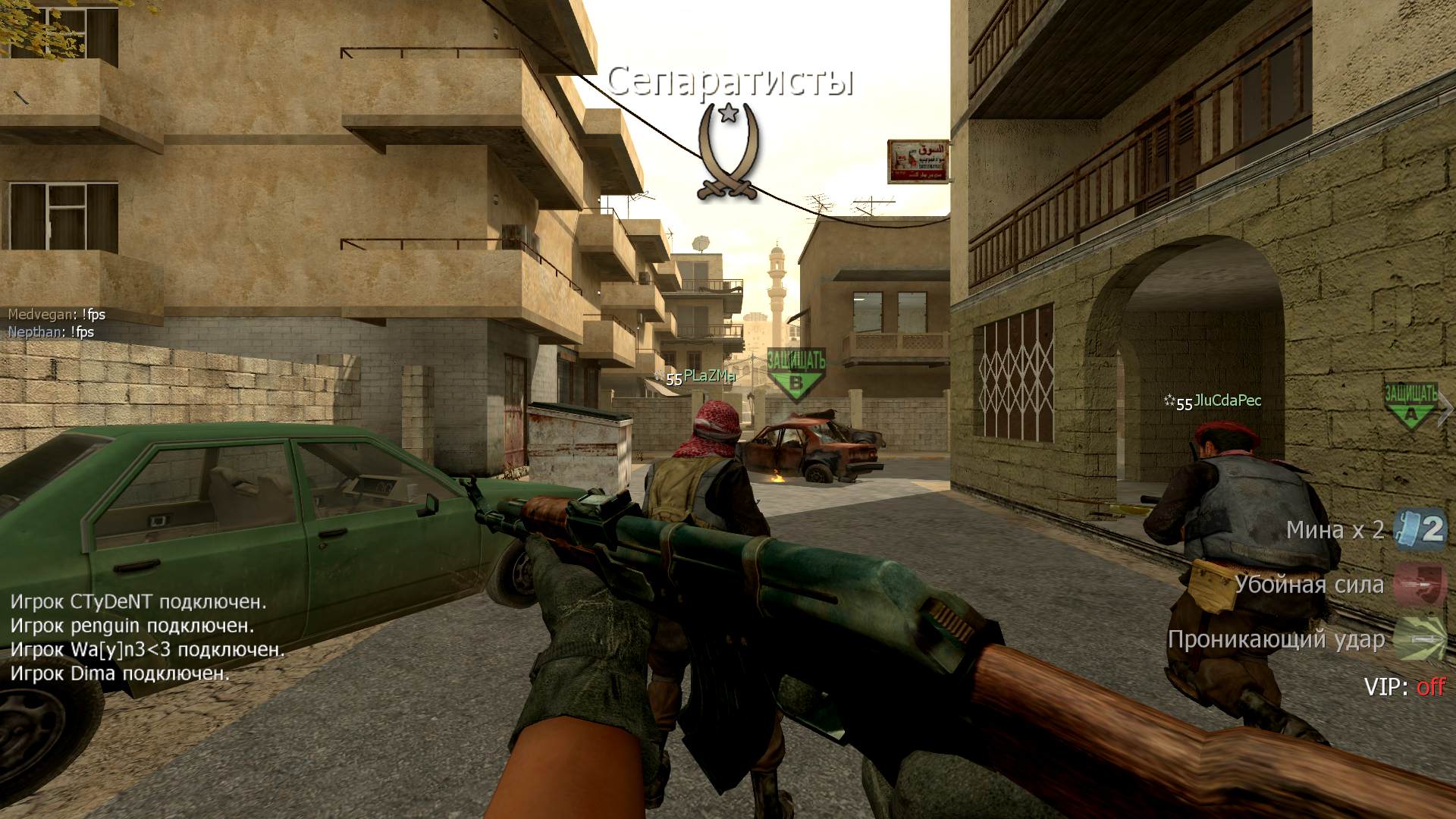Choose the Проникающий удар perk icon
1456x819 pixels.
pyautogui.click(x=1420, y=639)
